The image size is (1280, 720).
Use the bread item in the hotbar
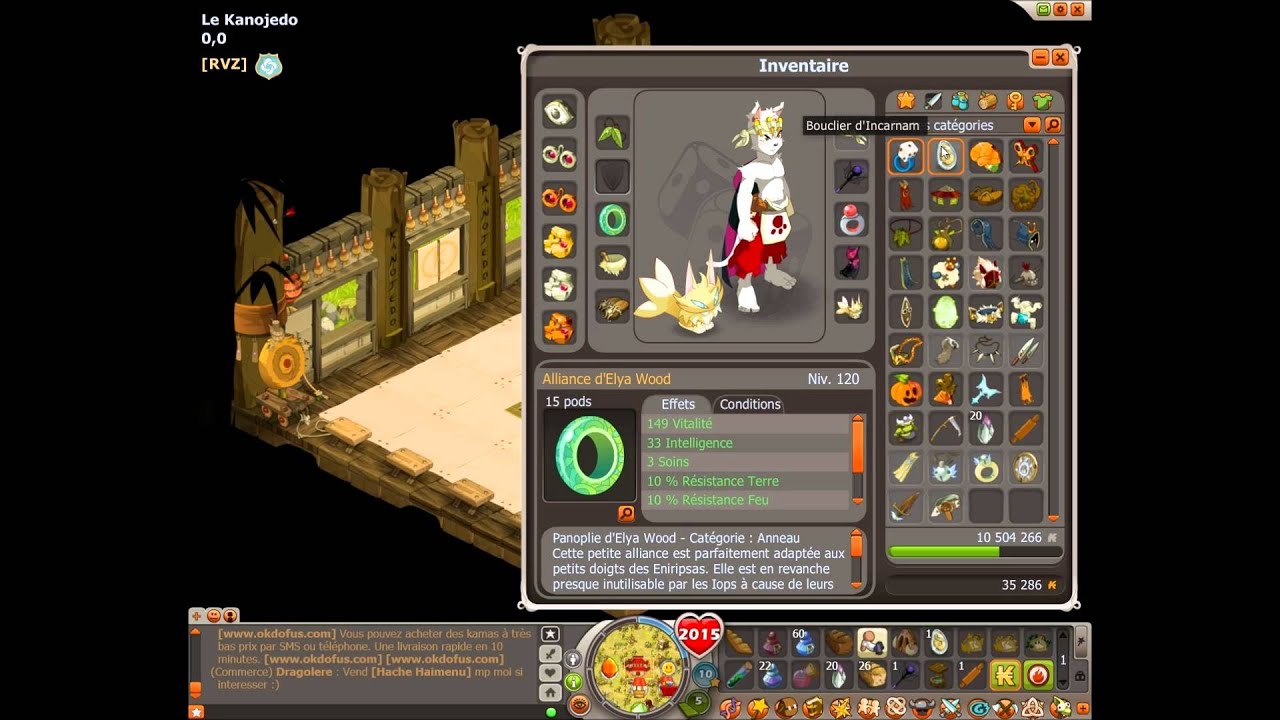(x=739, y=642)
